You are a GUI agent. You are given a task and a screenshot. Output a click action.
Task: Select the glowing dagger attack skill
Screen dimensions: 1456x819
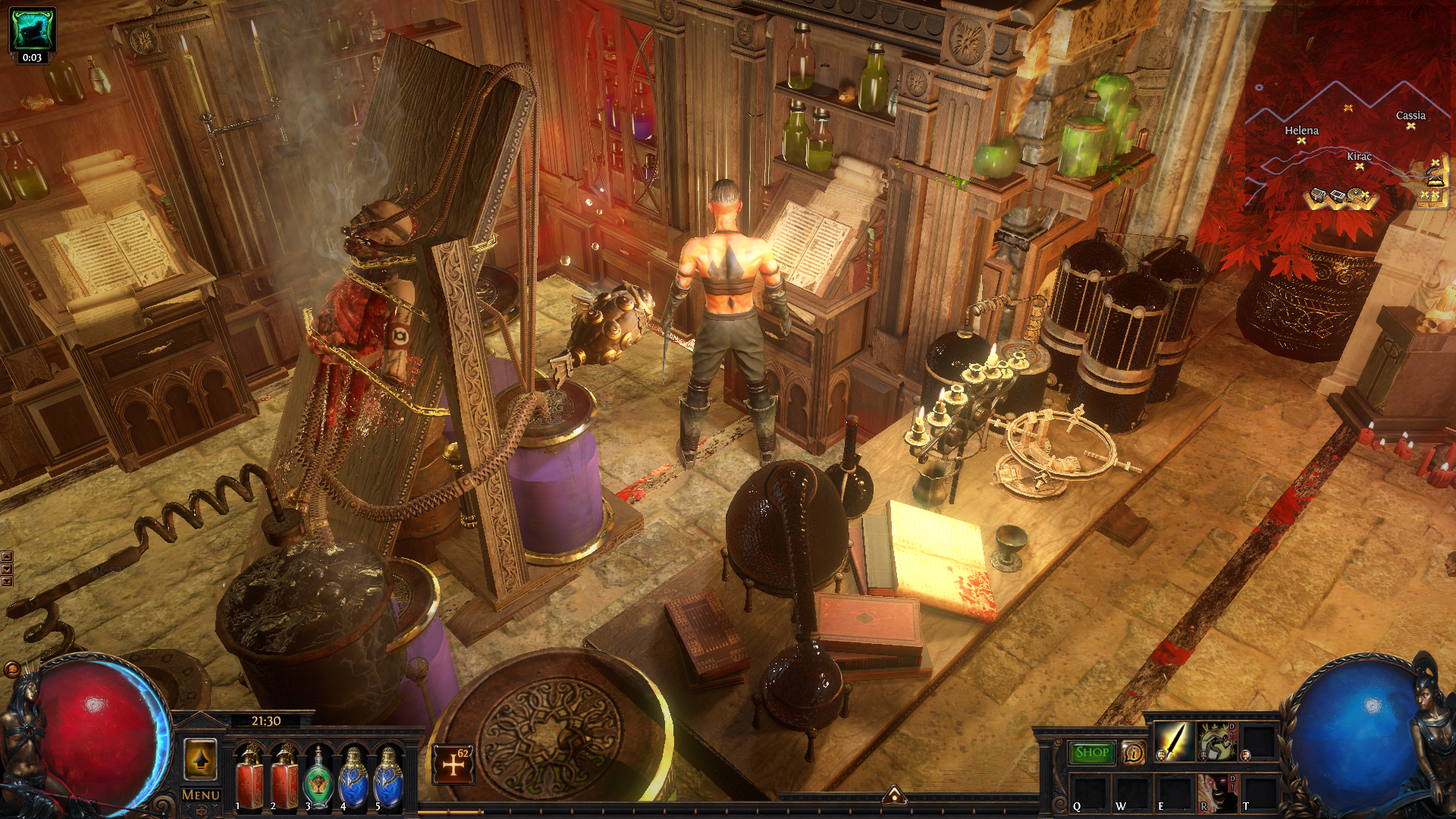point(1173,741)
